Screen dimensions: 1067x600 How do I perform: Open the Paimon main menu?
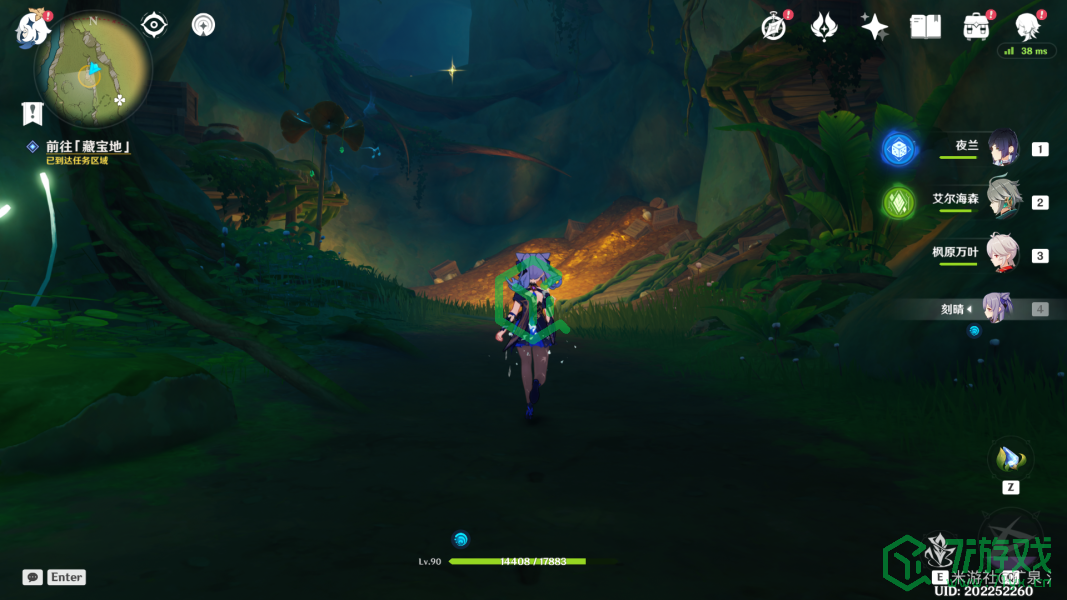click(32, 28)
